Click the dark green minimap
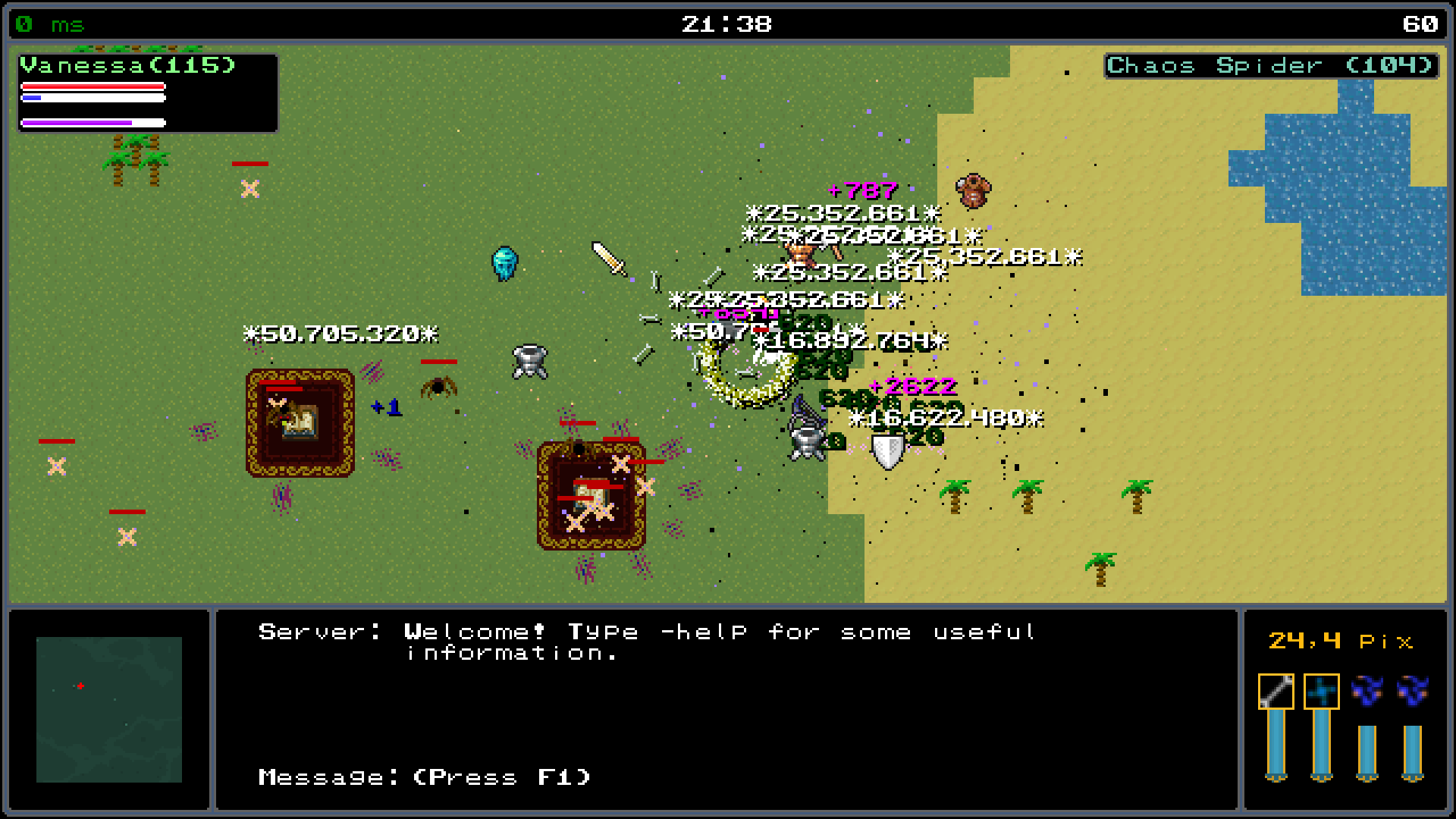The image size is (1456, 819). click(x=109, y=709)
